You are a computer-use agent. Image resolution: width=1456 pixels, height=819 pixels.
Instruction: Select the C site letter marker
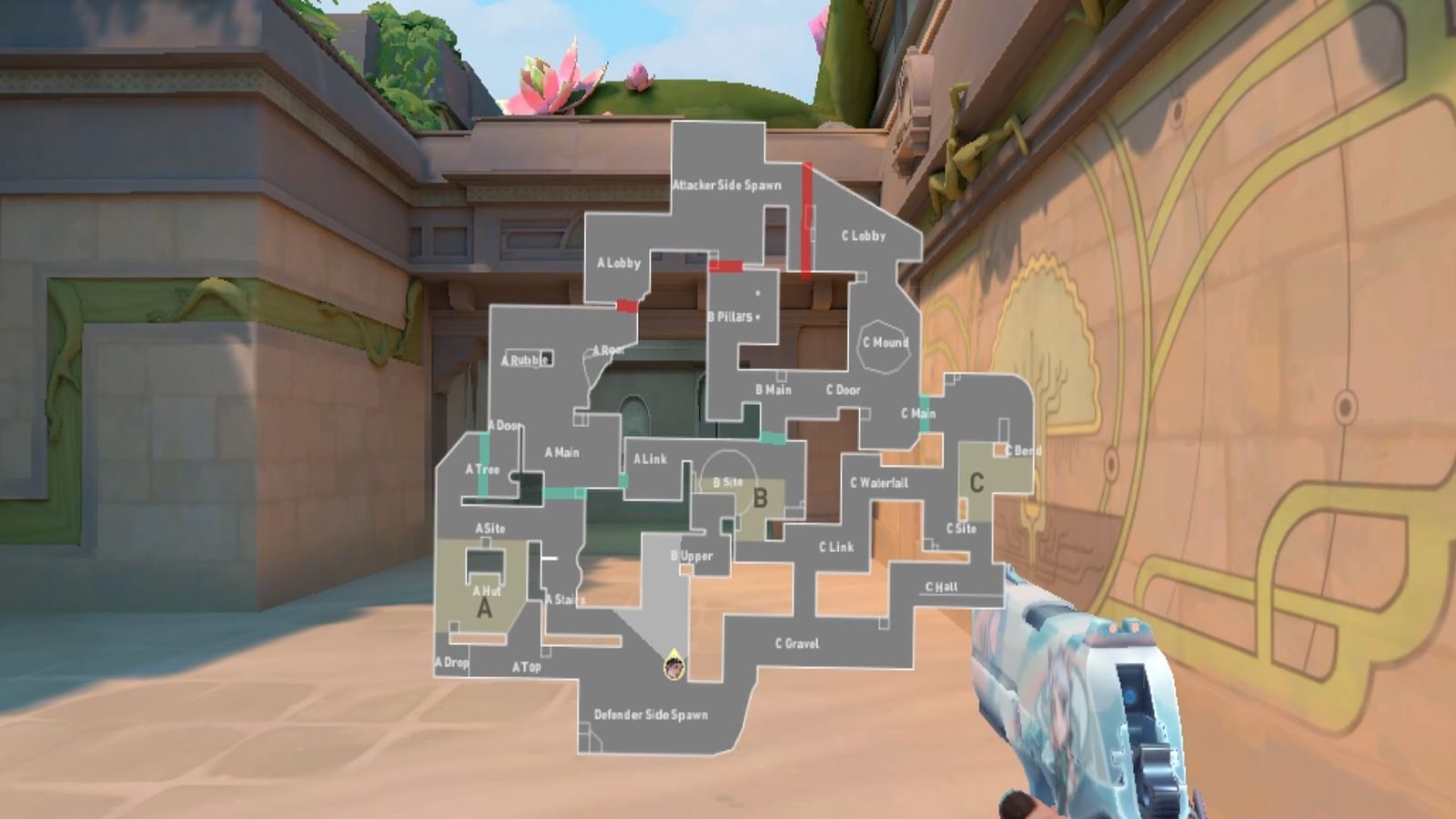tap(976, 481)
